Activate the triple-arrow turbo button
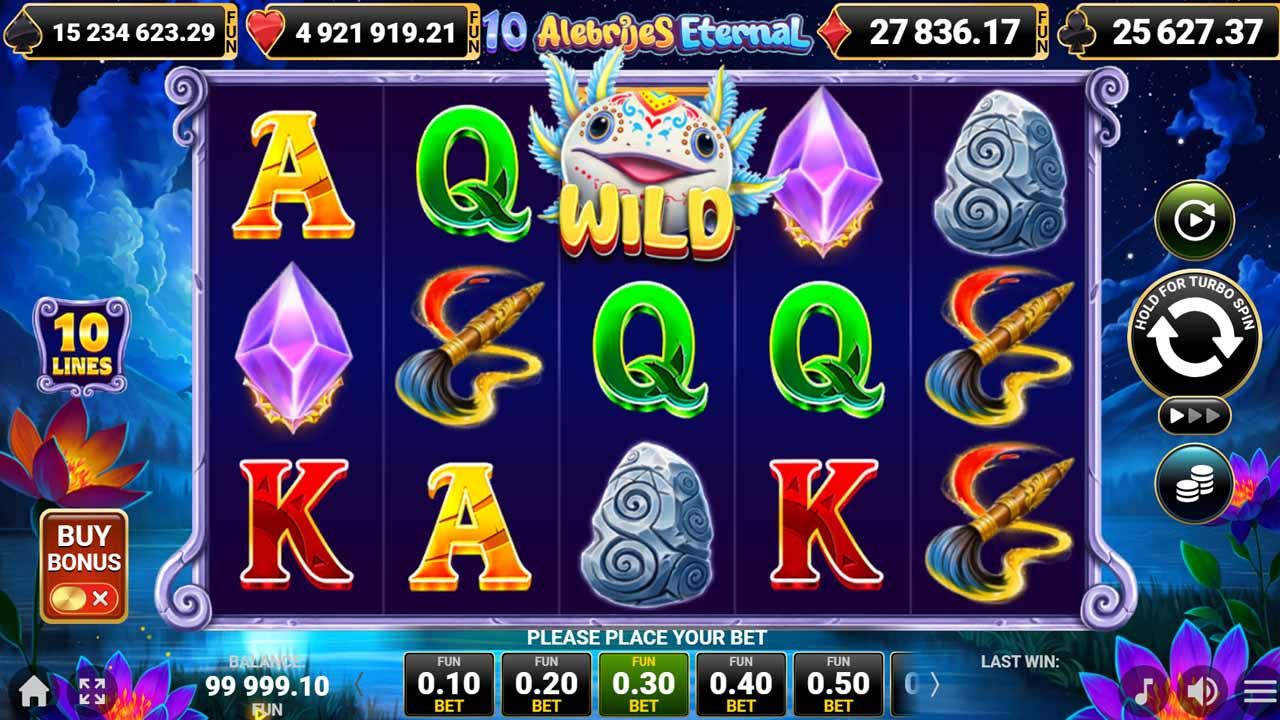1280x720 pixels. coord(1194,415)
